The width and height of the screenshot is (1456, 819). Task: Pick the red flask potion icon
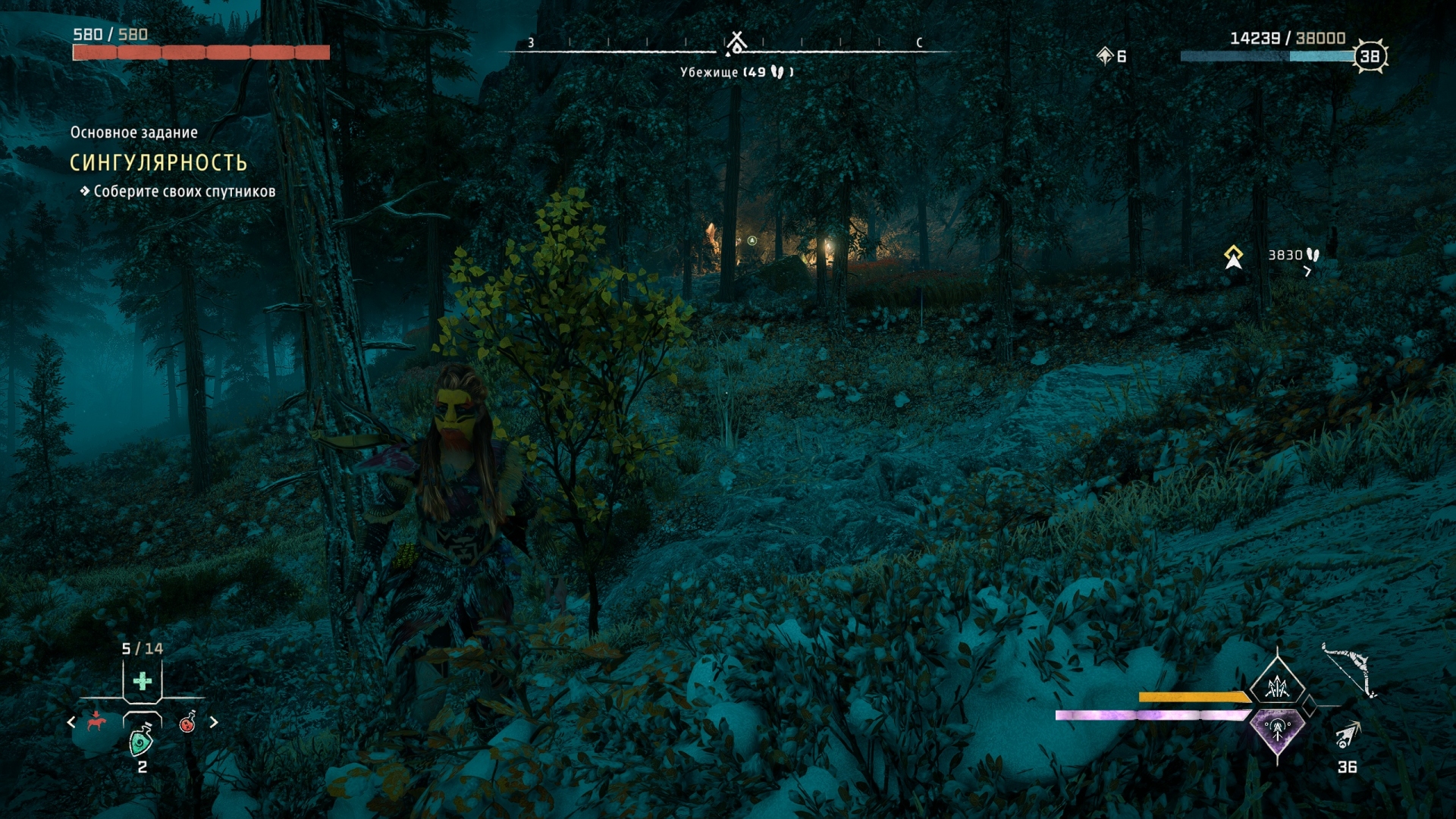coord(187,722)
